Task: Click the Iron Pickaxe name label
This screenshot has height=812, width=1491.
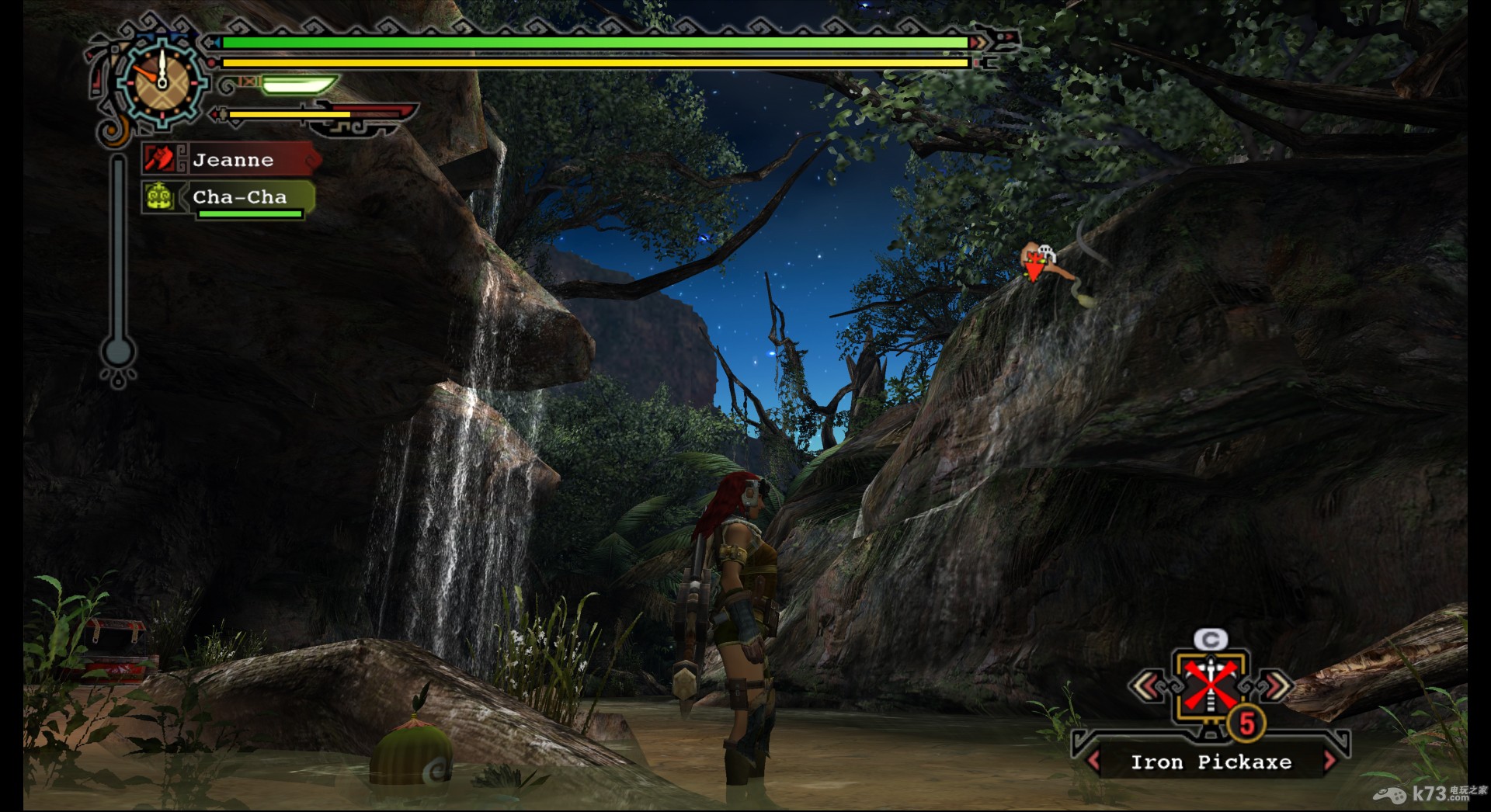Action: pos(1211,762)
